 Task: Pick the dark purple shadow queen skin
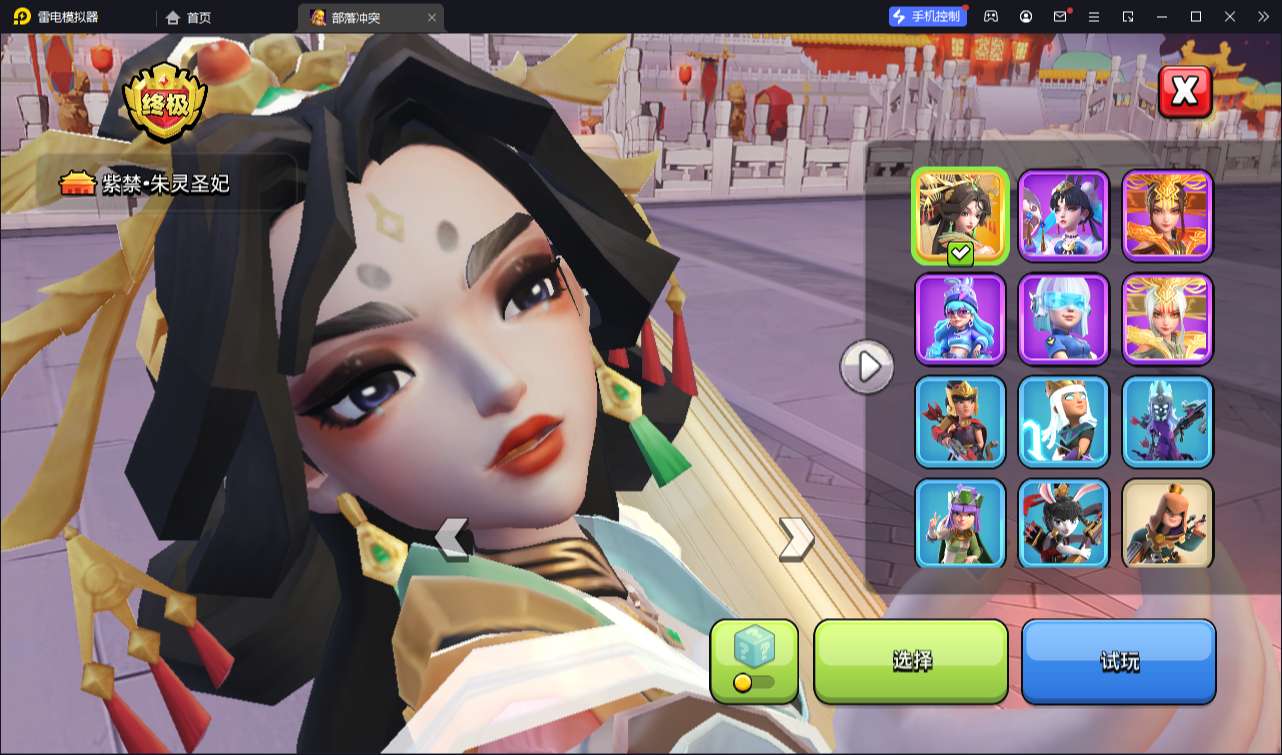(1168, 422)
